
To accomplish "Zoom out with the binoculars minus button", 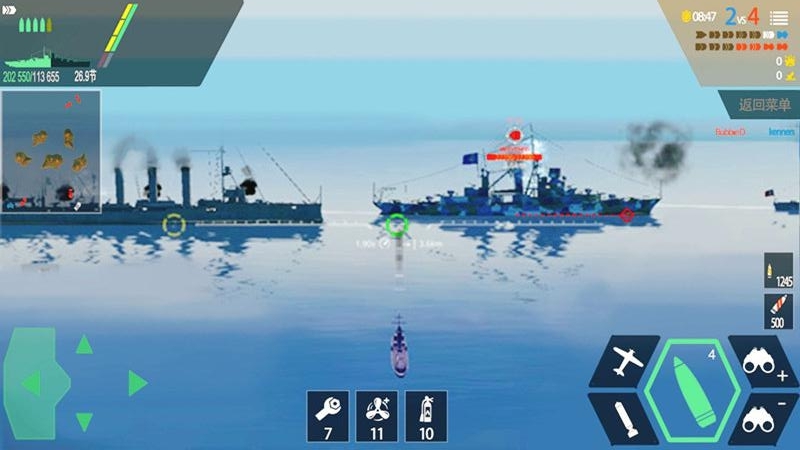I will coord(763,417).
